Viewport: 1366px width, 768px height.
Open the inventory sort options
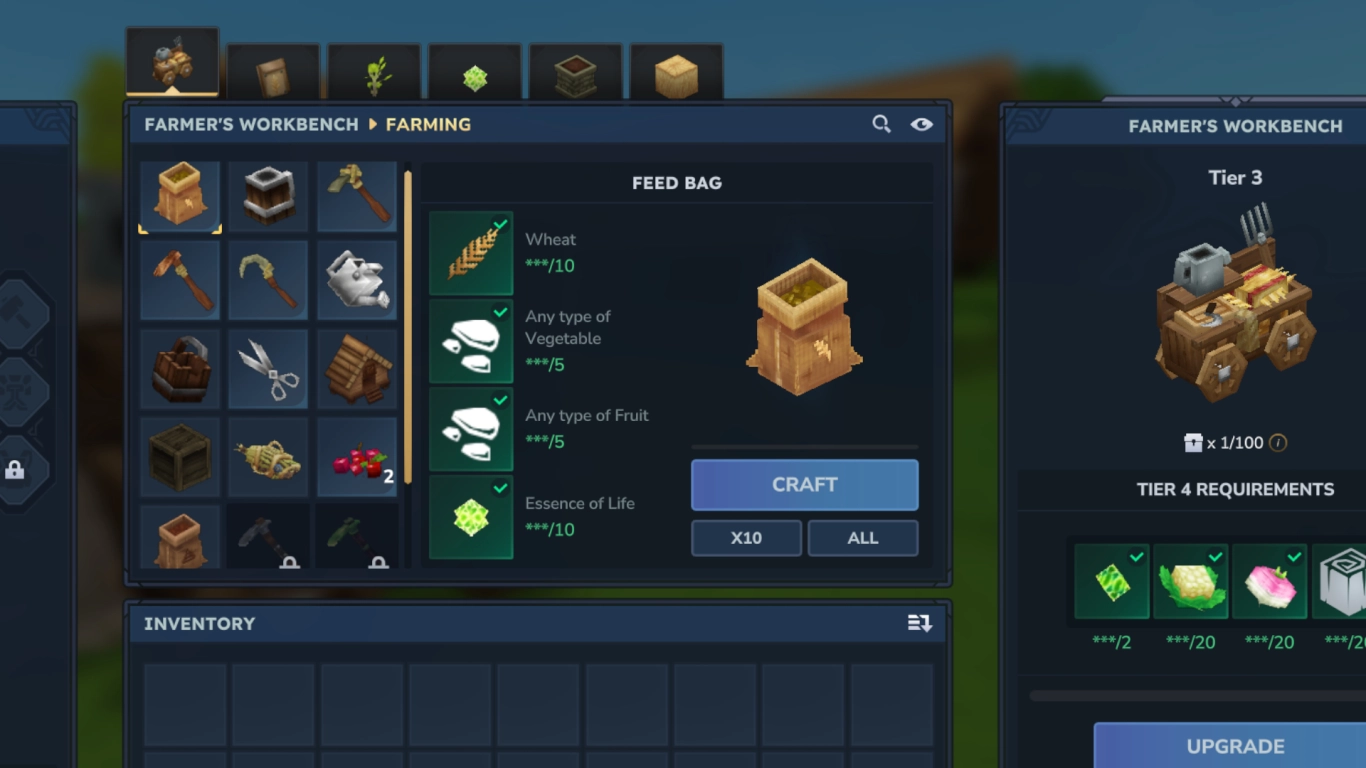(919, 624)
